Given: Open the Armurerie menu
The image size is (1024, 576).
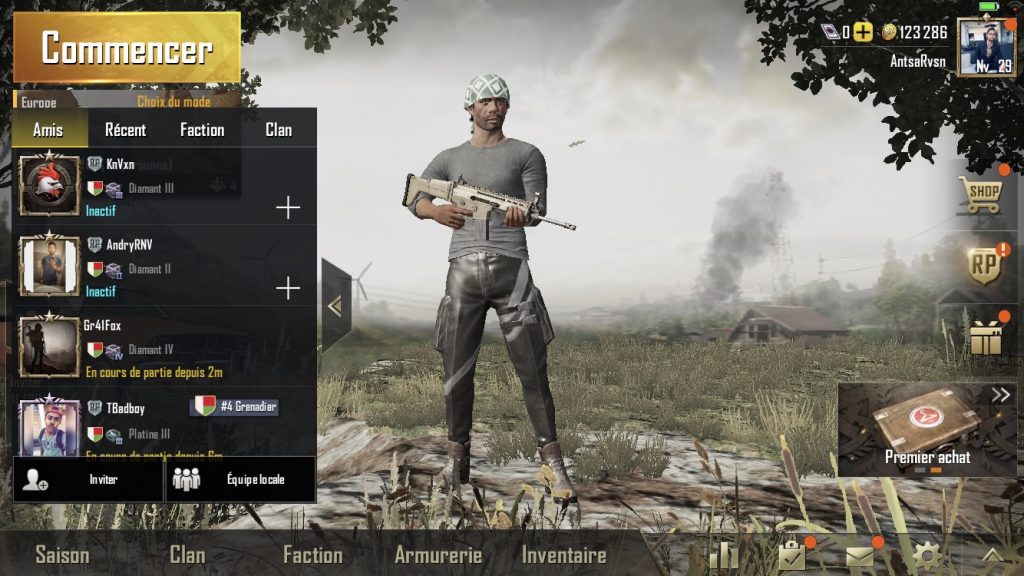Looking at the screenshot, I should click(x=438, y=555).
